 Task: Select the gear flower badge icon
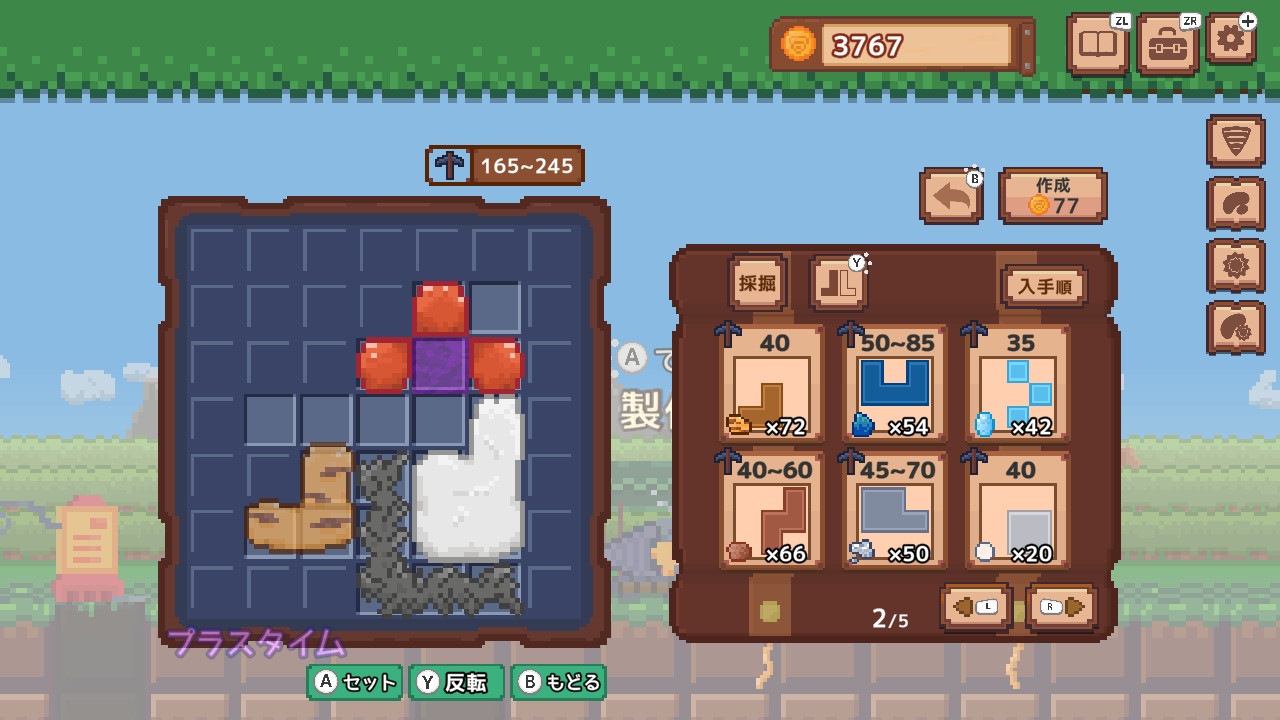(x=1236, y=263)
